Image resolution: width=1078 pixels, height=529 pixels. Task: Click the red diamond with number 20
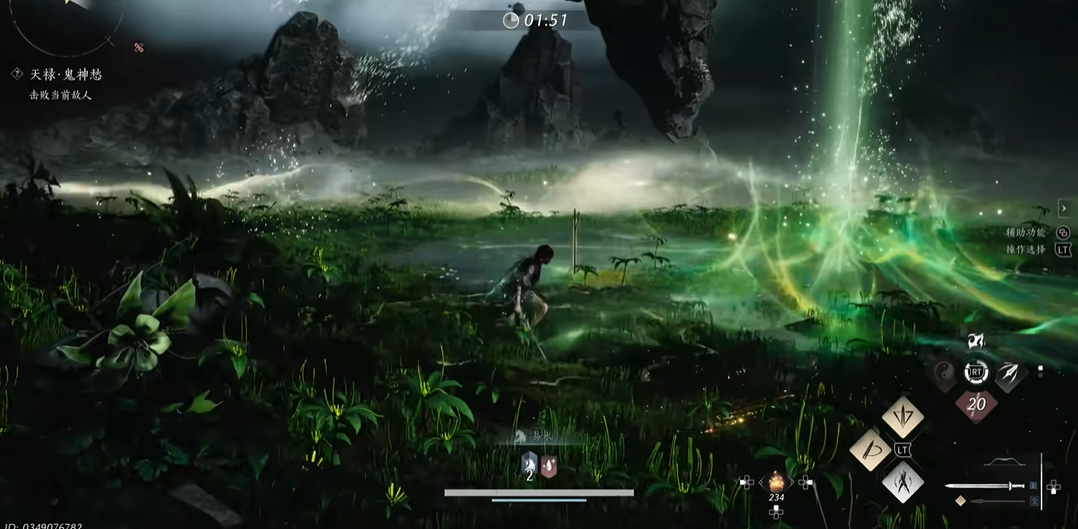[x=977, y=405]
